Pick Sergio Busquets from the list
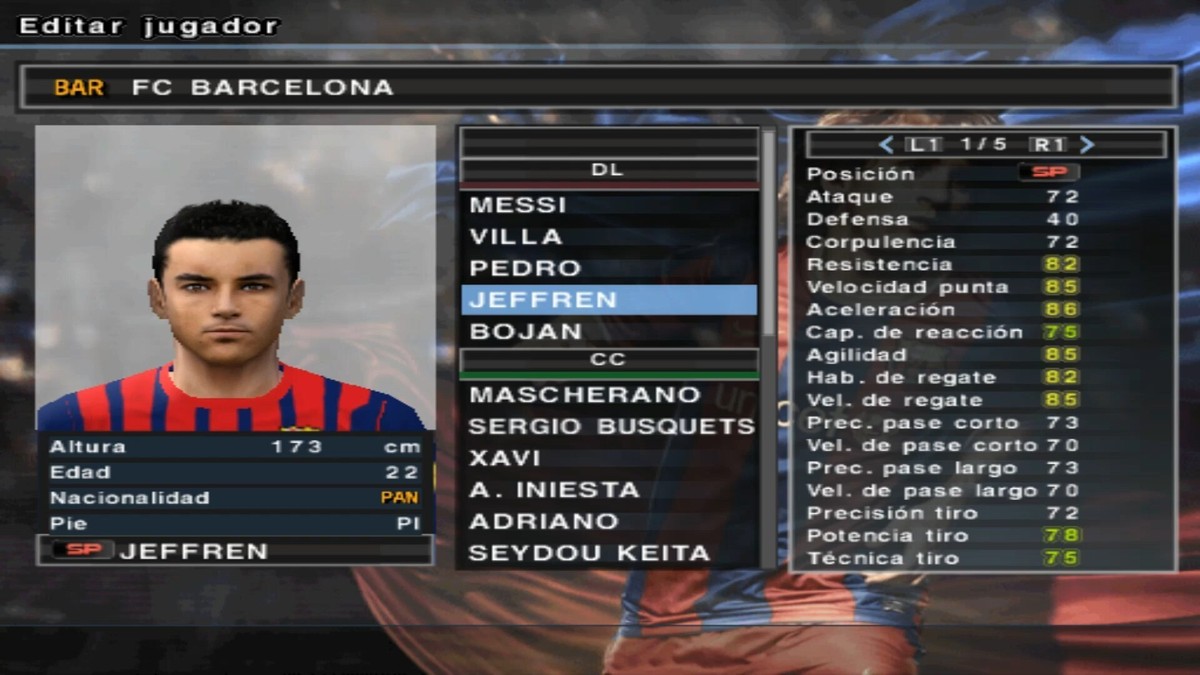 (x=610, y=427)
